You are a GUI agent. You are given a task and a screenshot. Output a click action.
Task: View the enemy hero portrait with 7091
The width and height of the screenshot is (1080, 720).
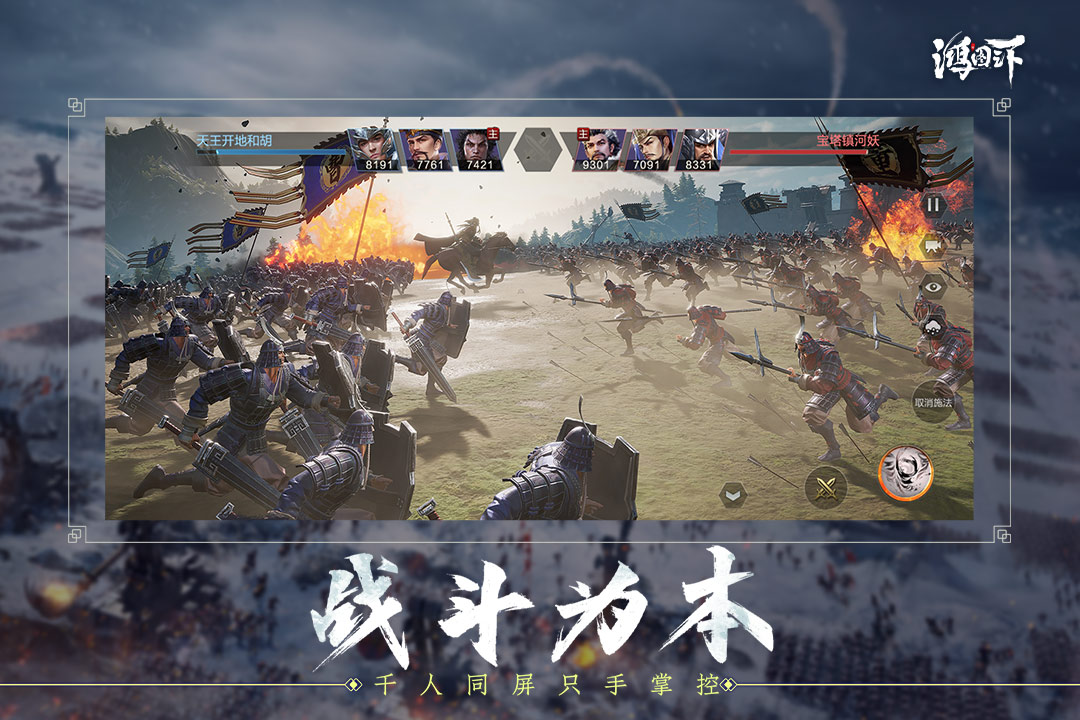[651, 149]
